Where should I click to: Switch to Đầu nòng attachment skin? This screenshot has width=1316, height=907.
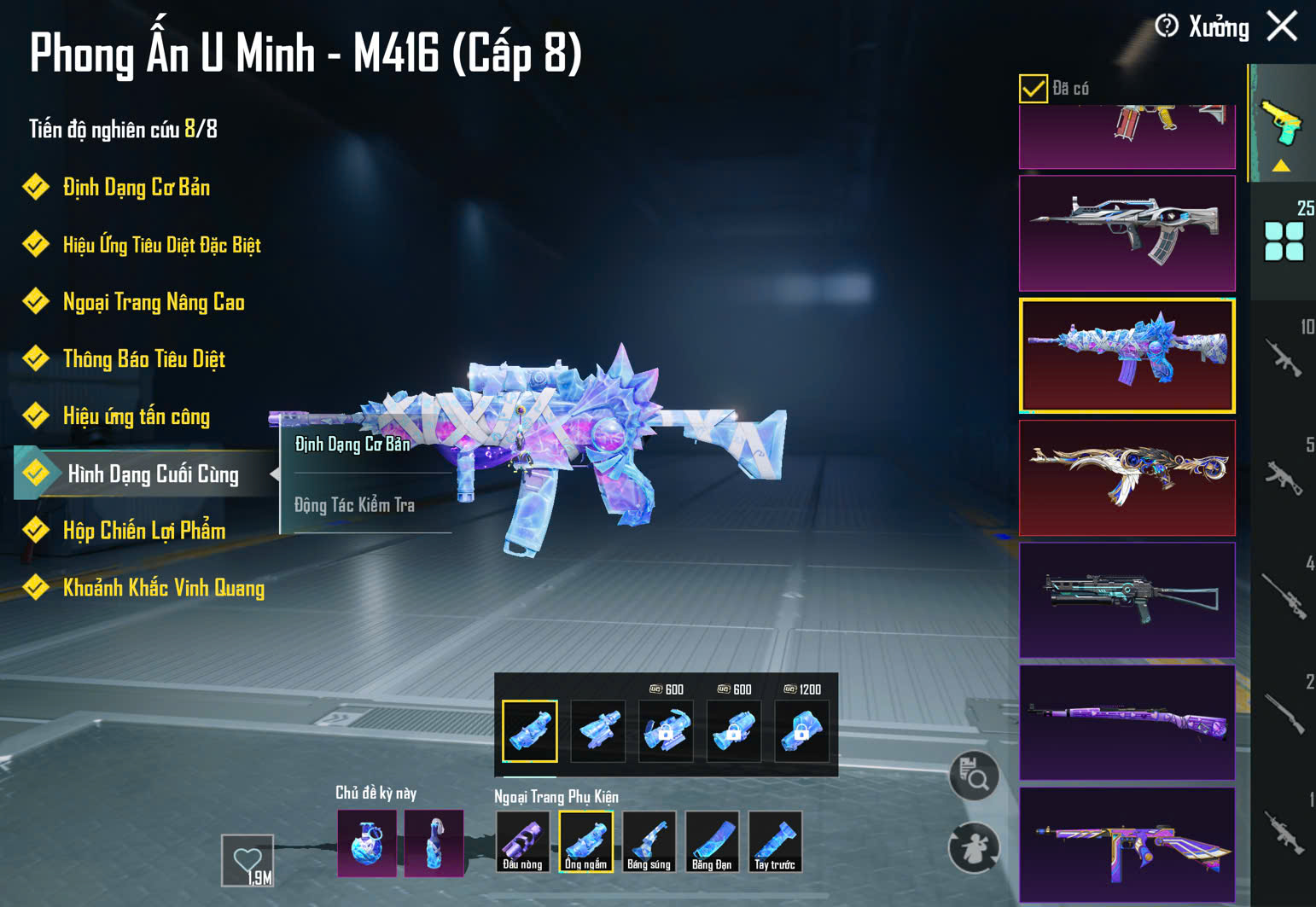(522, 841)
